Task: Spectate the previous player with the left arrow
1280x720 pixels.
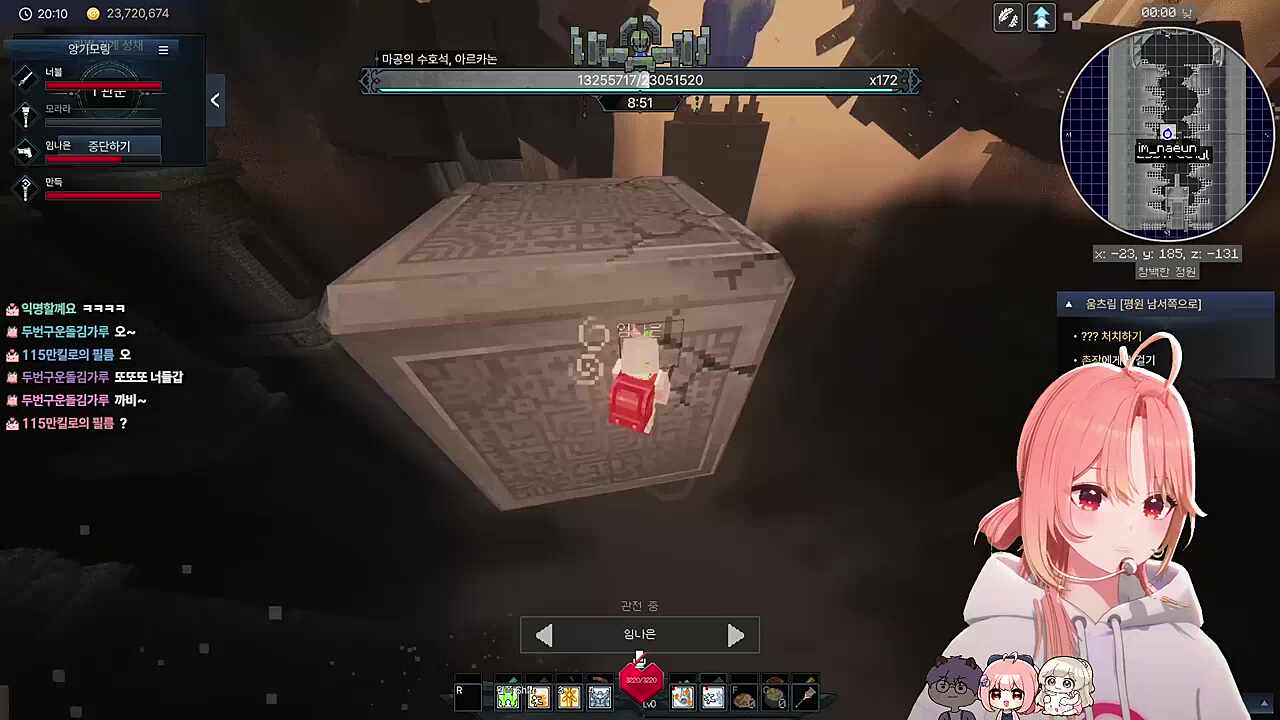Action: pos(544,636)
